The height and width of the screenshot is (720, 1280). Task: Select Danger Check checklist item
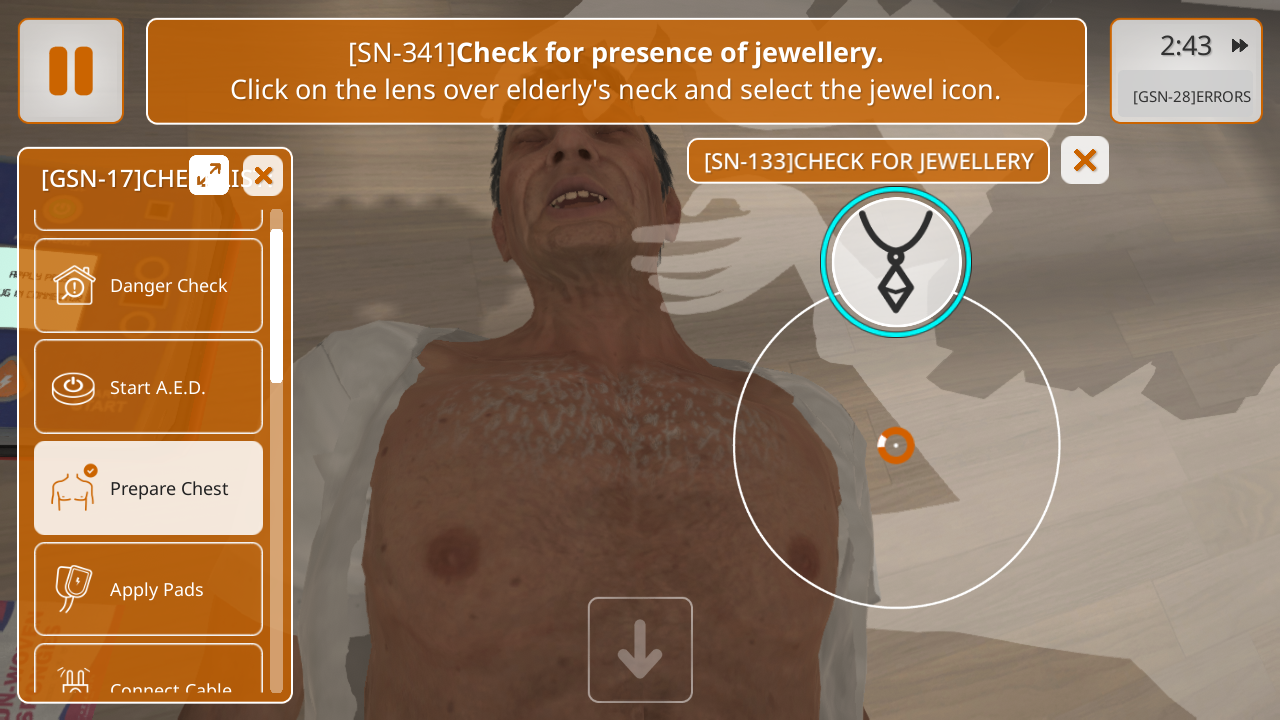coord(149,285)
